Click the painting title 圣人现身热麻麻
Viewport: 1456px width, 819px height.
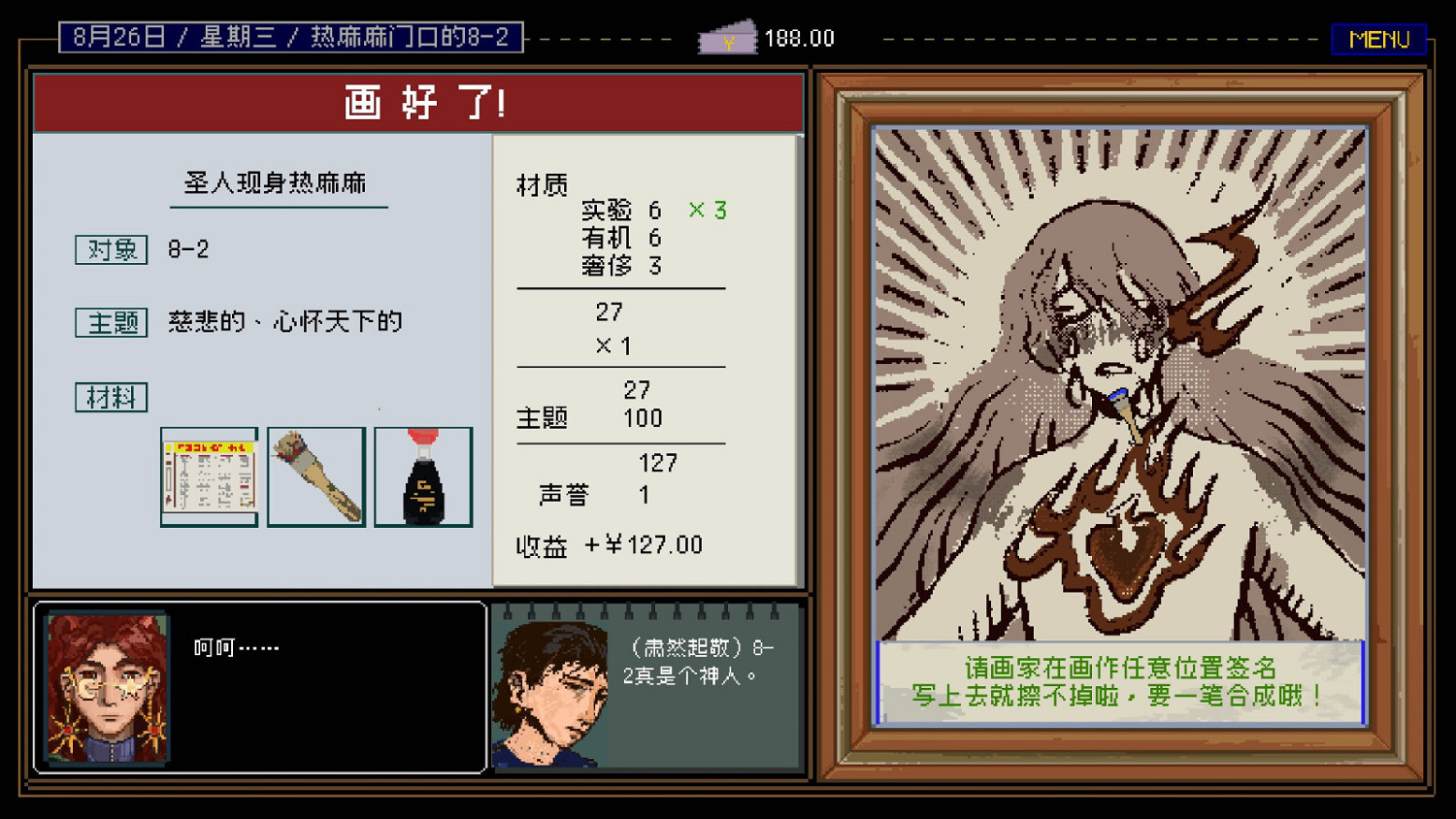click(x=278, y=183)
